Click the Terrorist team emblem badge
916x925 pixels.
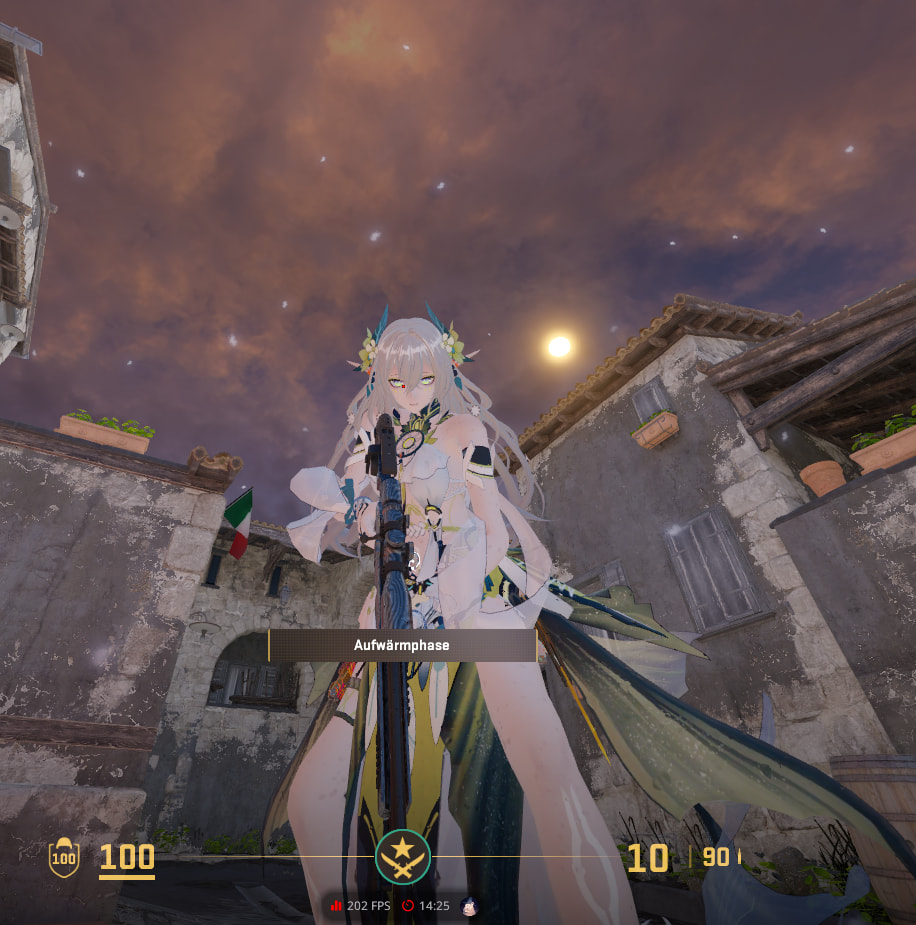(x=403, y=857)
